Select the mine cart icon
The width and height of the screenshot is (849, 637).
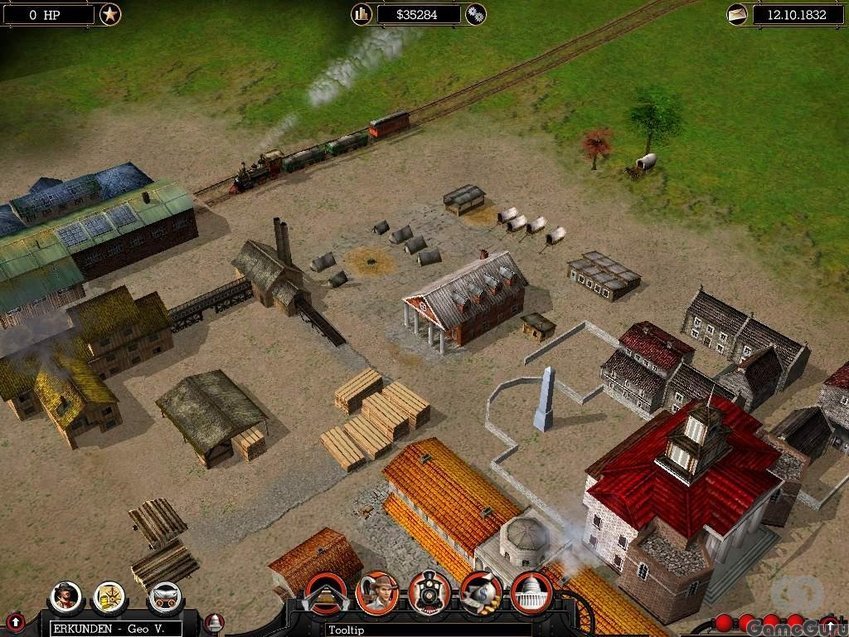coord(164,597)
